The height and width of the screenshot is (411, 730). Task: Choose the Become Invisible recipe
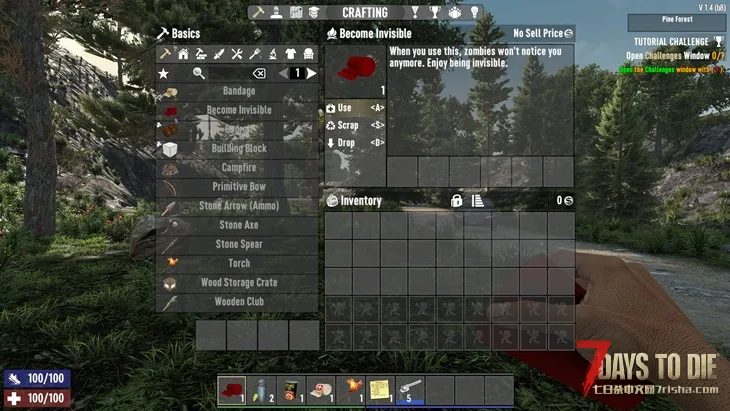pyautogui.click(x=238, y=110)
